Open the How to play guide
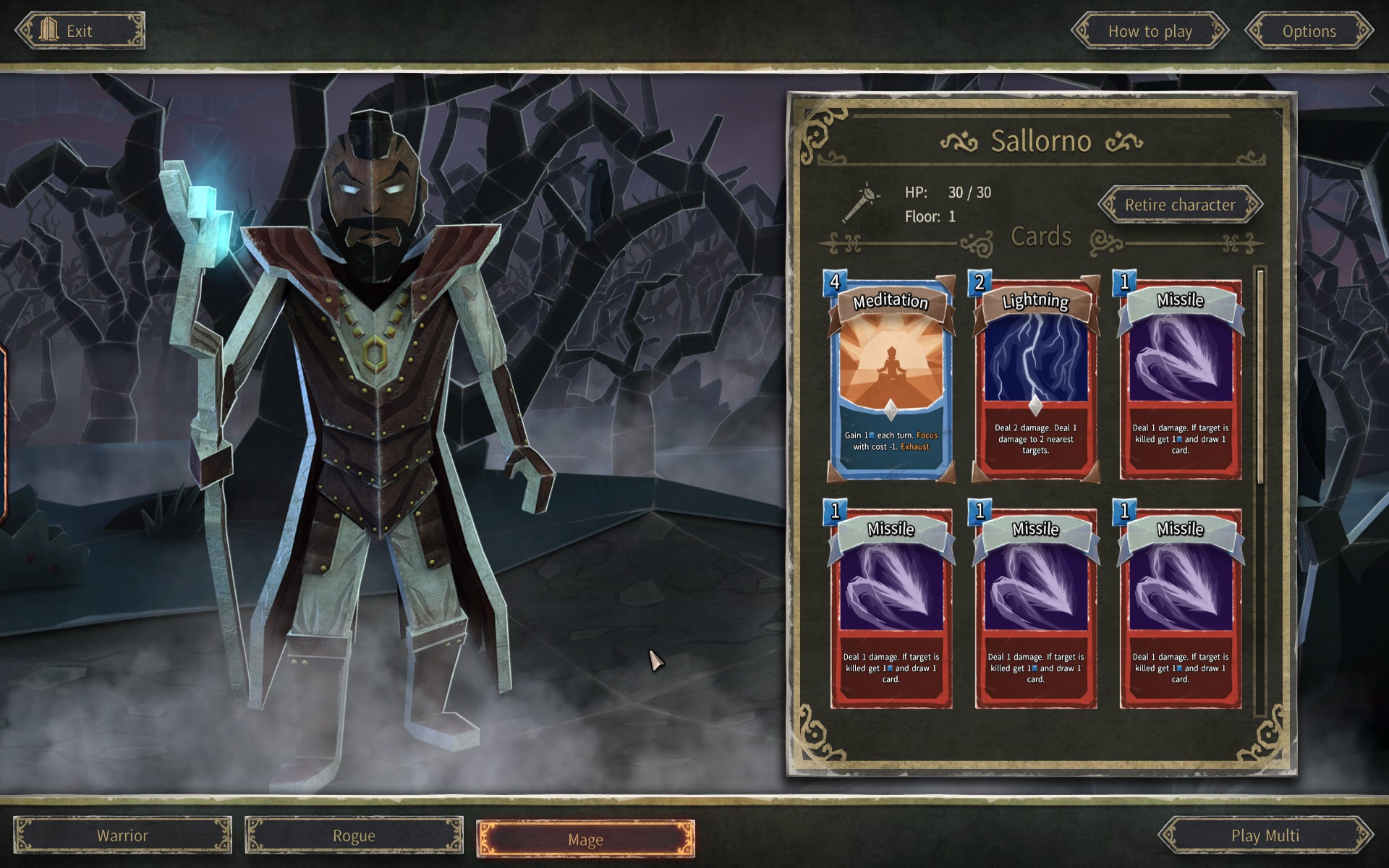This screenshot has width=1389, height=868. pyautogui.click(x=1150, y=31)
